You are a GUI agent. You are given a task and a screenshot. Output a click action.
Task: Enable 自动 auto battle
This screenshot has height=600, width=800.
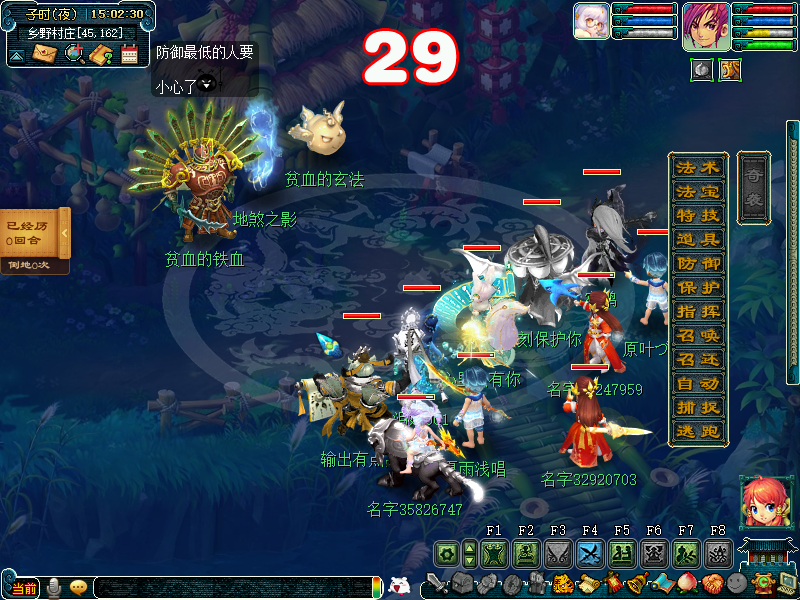click(x=697, y=384)
